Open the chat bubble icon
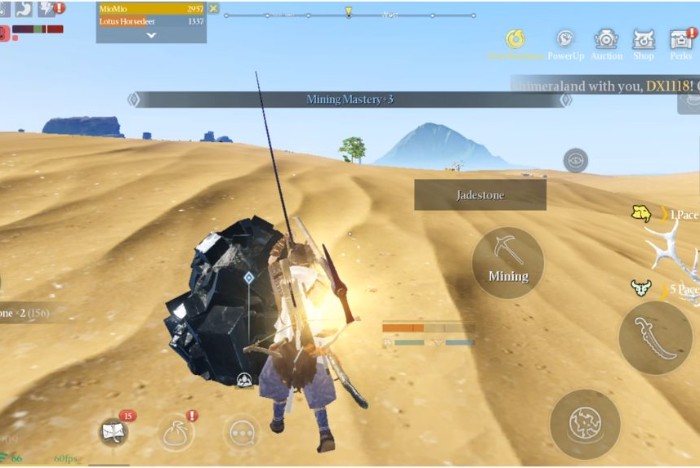 [241, 432]
